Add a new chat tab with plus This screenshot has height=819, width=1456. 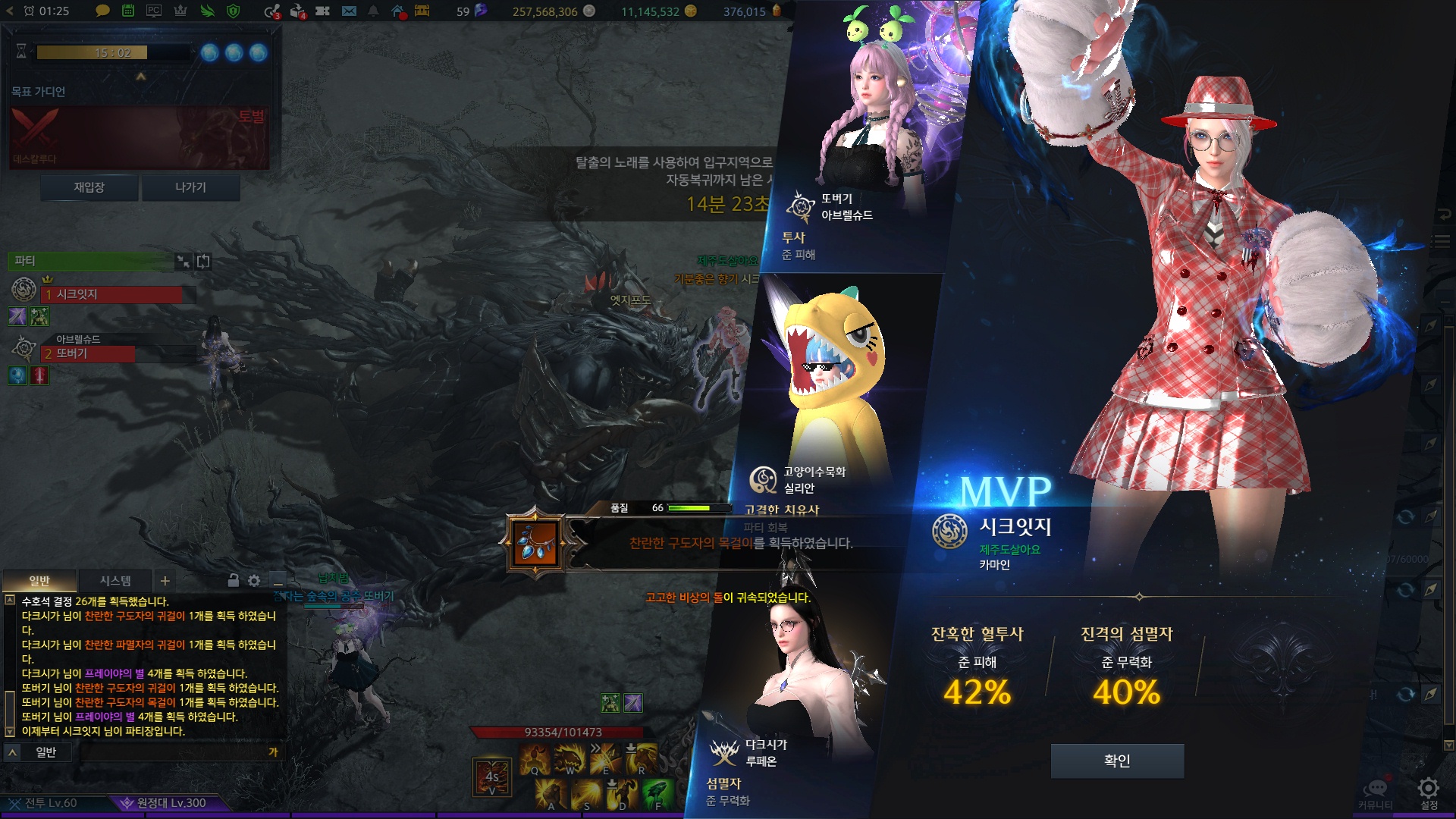pos(165,581)
